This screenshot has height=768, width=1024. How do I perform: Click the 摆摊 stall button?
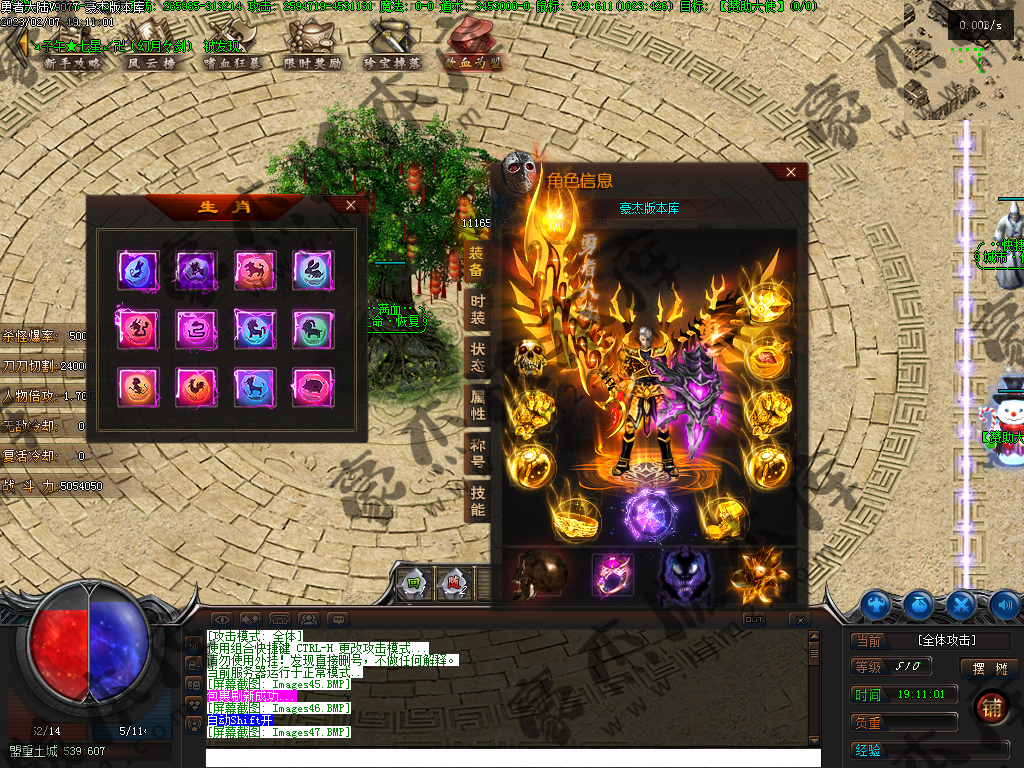click(990, 668)
